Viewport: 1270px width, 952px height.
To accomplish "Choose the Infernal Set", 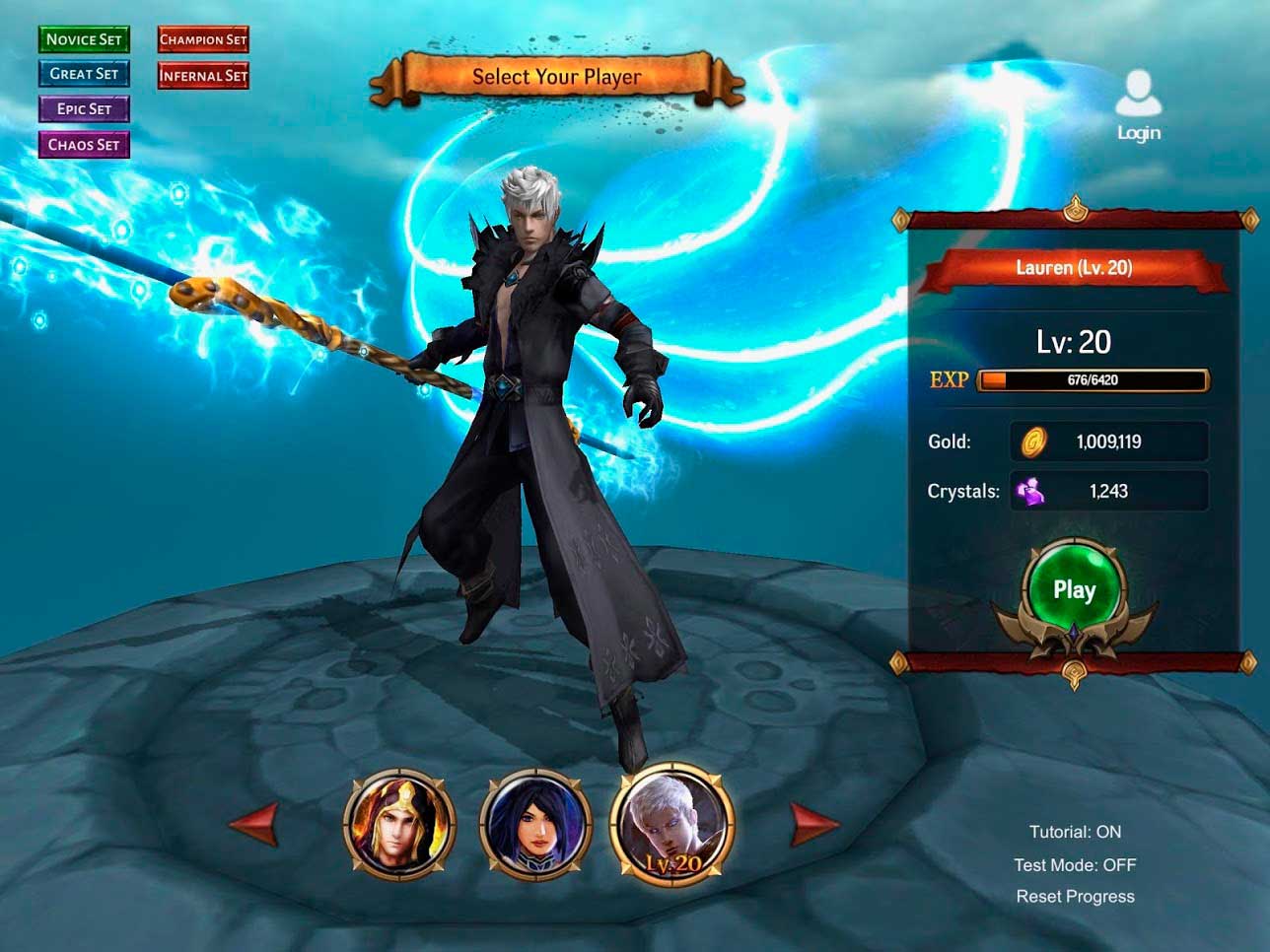I will 203,75.
